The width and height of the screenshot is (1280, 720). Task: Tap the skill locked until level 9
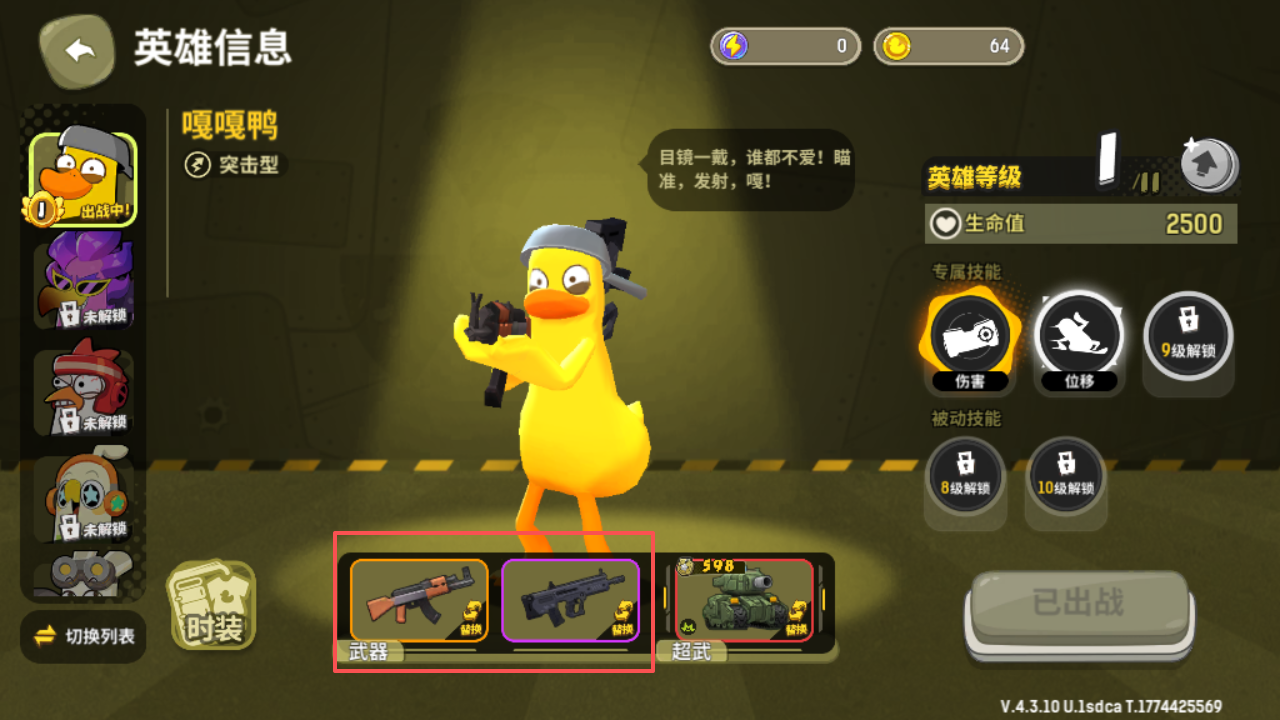click(1187, 336)
